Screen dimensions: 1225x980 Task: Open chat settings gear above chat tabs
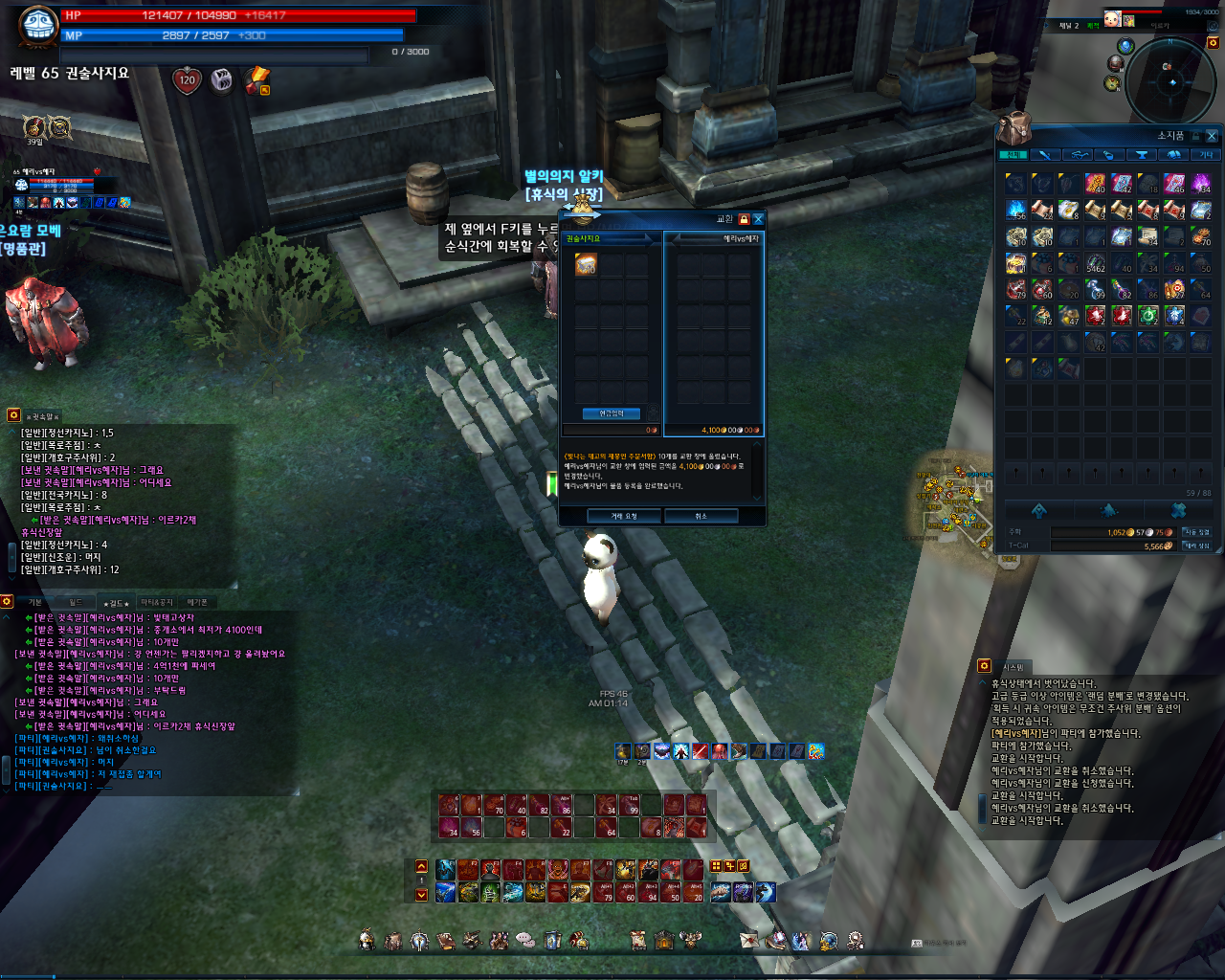7,602
